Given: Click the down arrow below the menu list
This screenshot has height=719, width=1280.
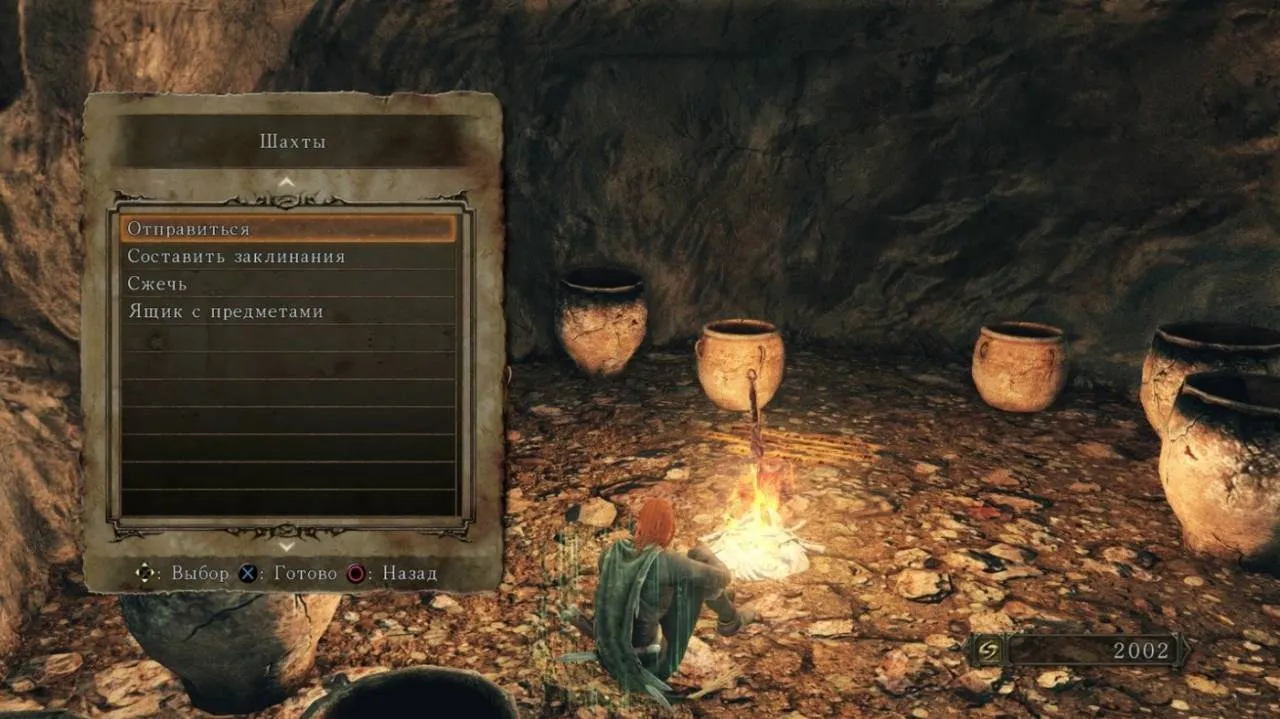Looking at the screenshot, I should [287, 547].
